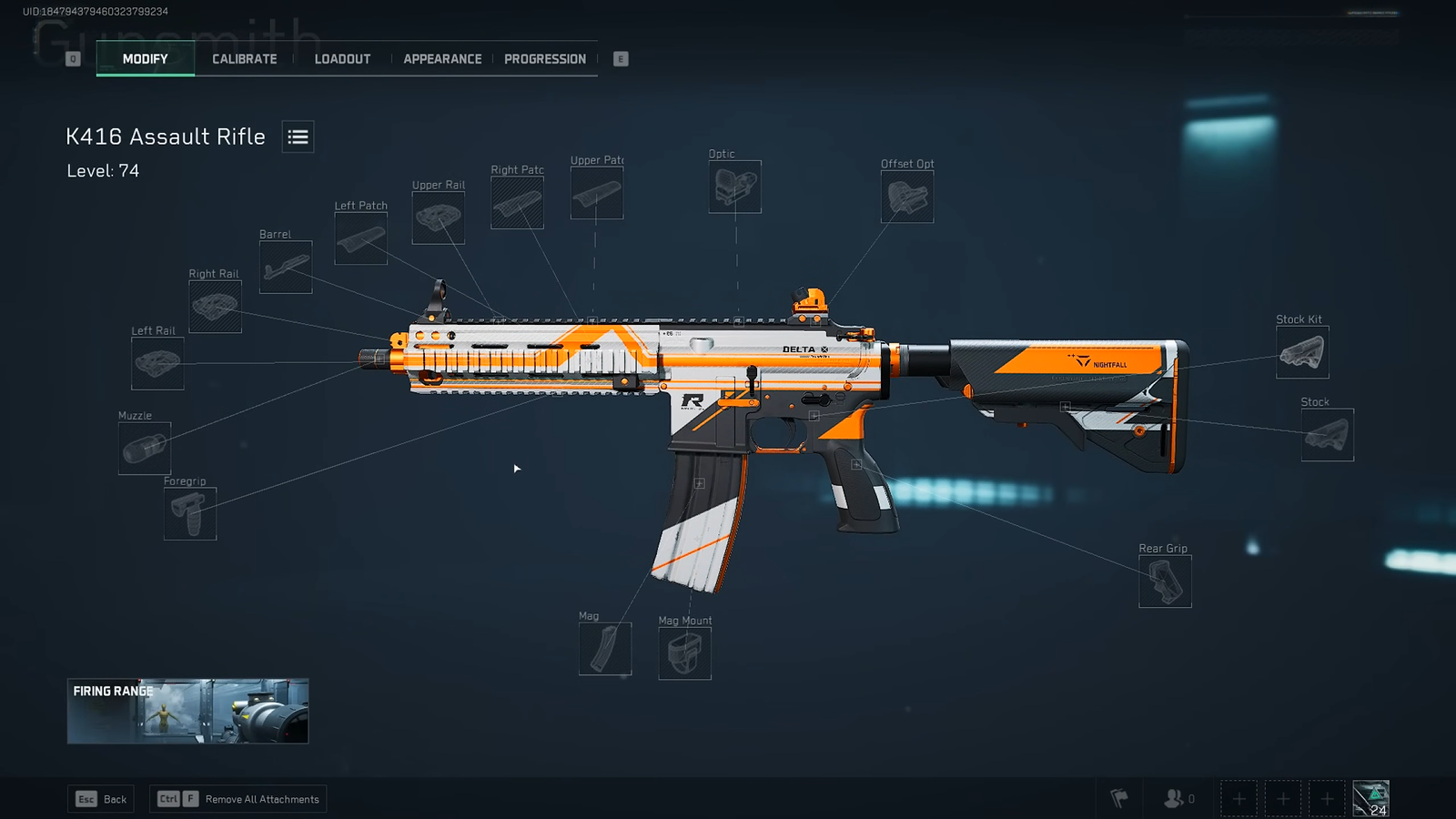Screen dimensions: 1456x819
Task: Select the Left Rail slot
Action: click(157, 363)
